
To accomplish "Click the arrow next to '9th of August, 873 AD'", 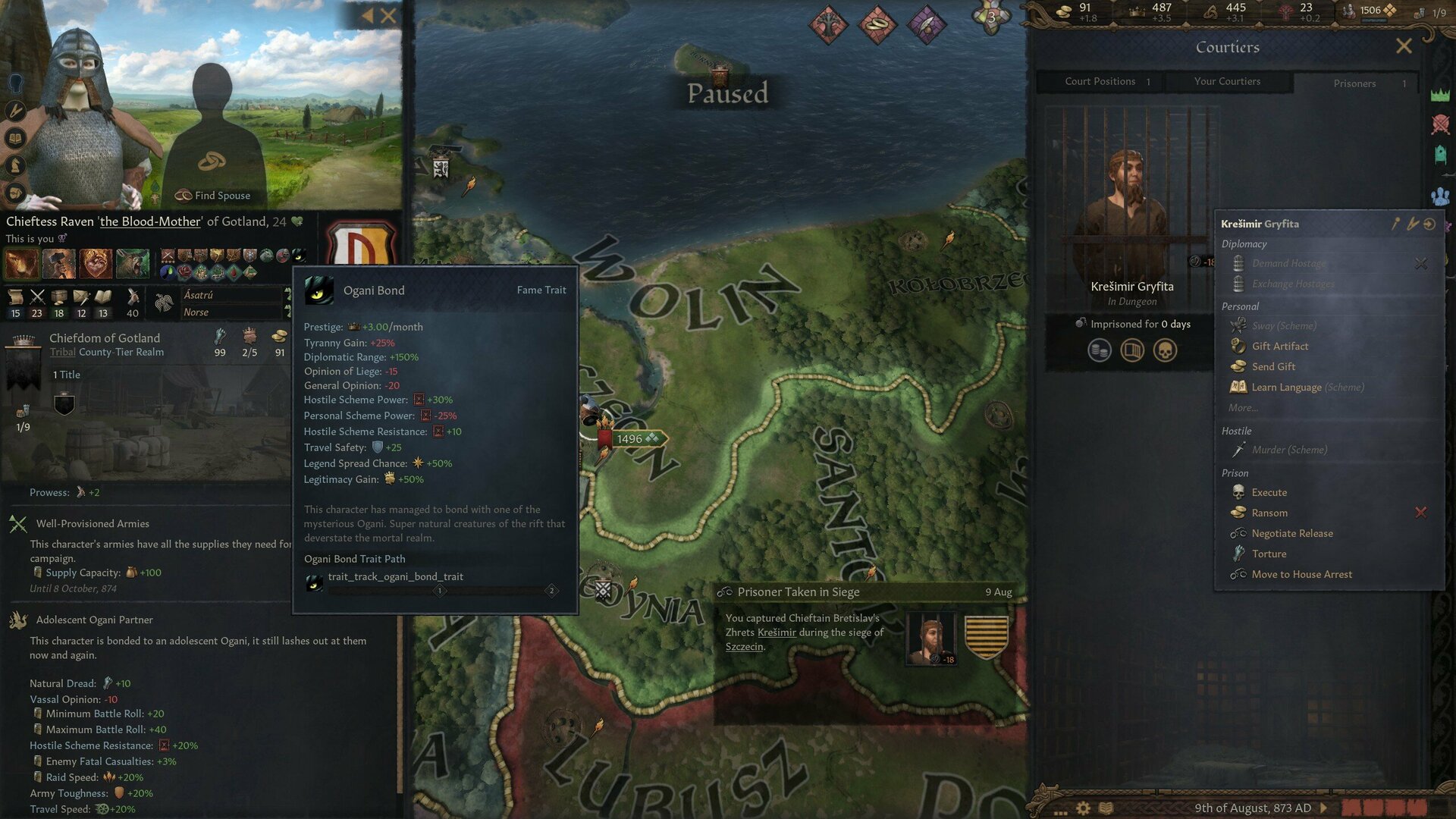I will coord(1324,808).
